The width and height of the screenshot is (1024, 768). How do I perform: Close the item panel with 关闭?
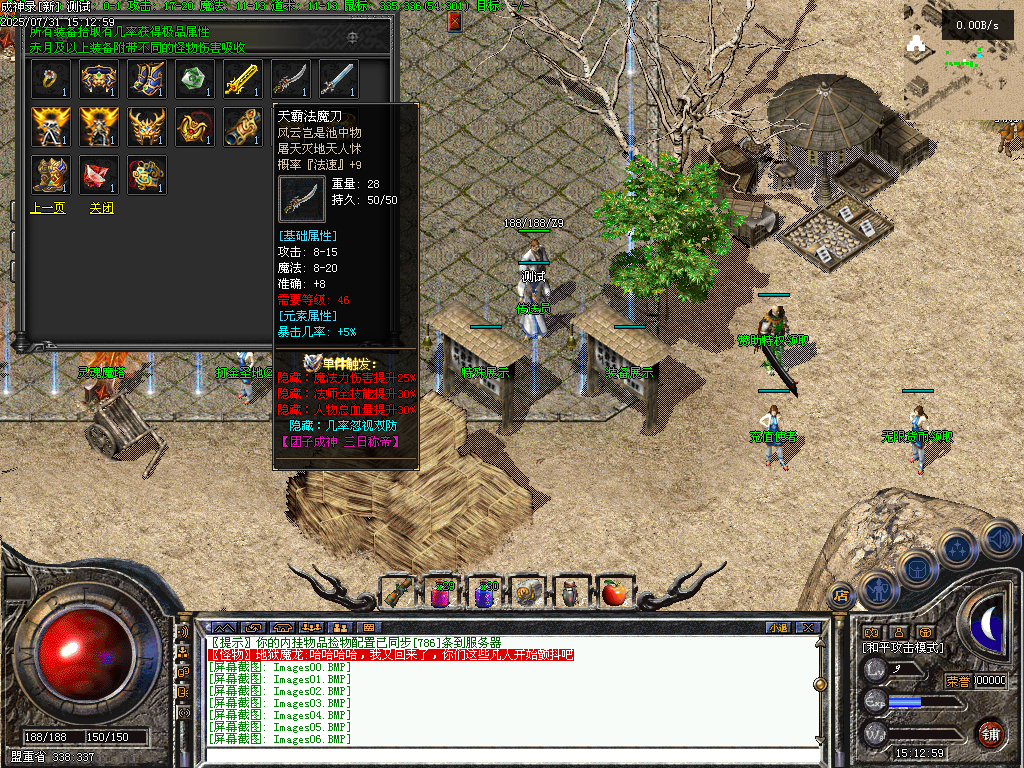tap(101, 208)
